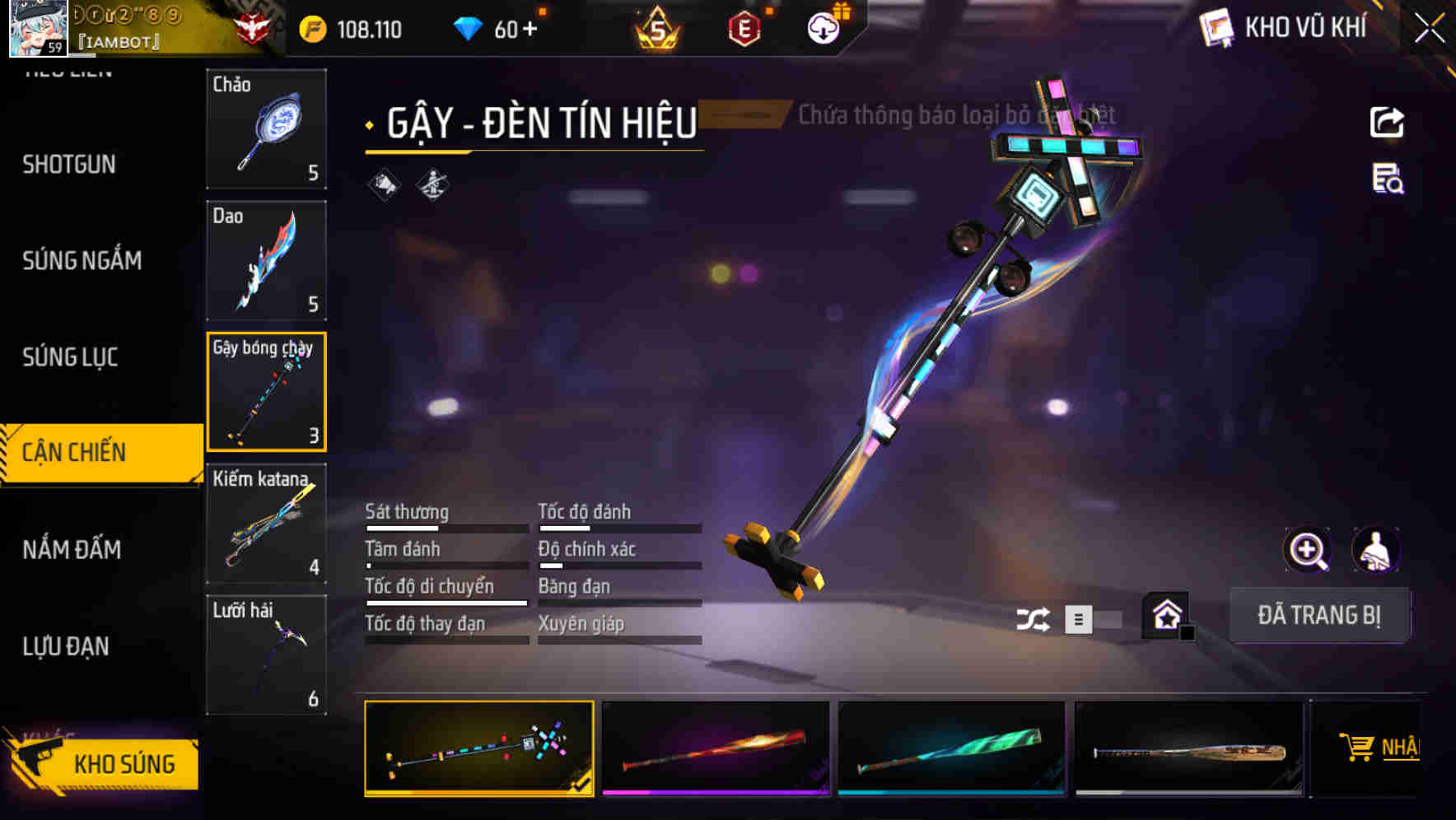
Task: Share the weapon skin via share icon
Action: [x=1387, y=123]
